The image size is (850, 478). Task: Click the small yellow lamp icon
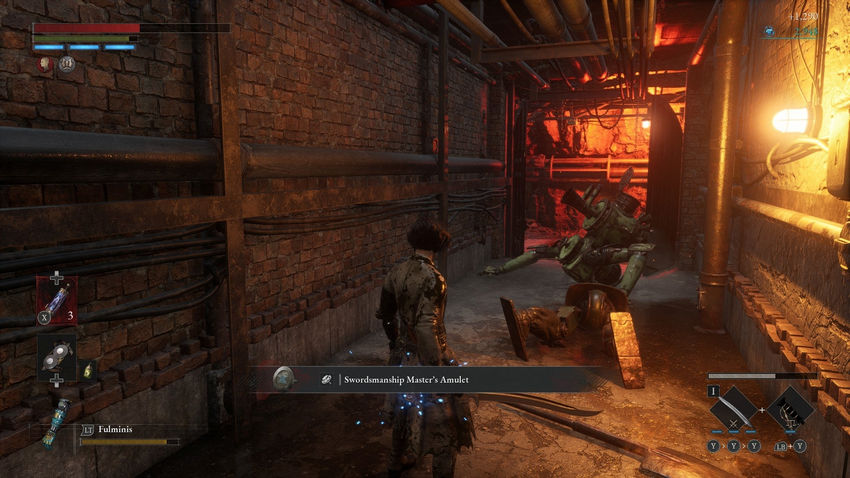click(87, 370)
